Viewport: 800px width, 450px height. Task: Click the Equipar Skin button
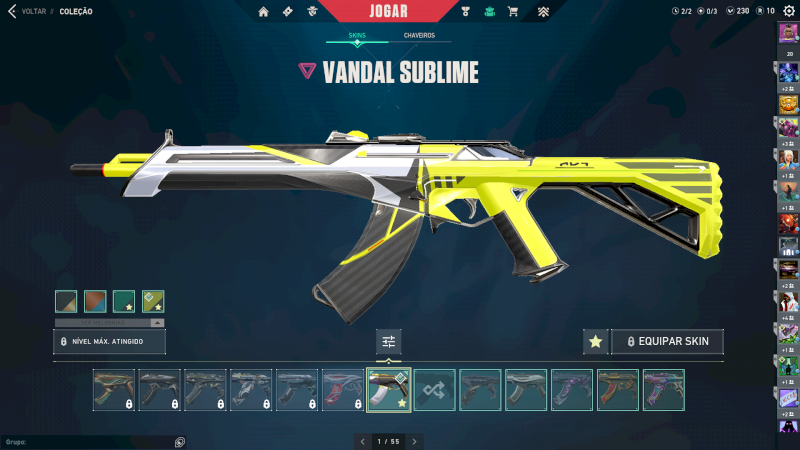click(667, 342)
